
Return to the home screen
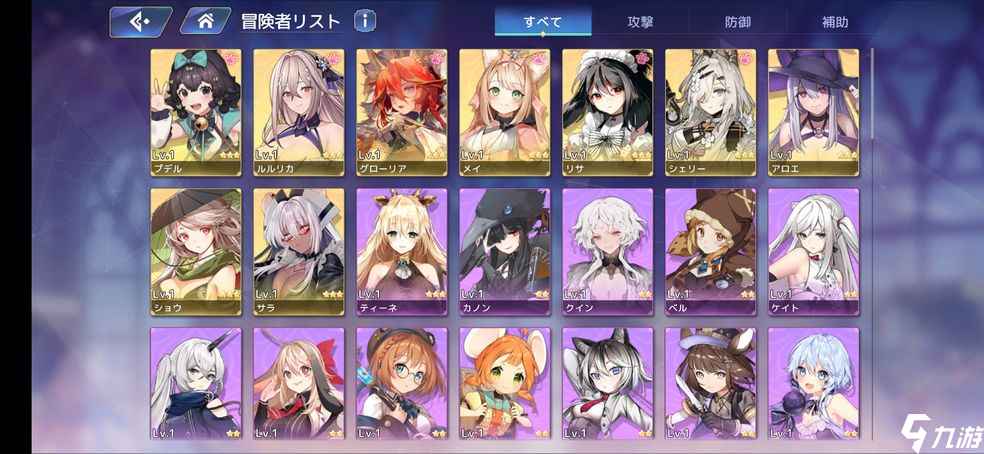coord(205,20)
